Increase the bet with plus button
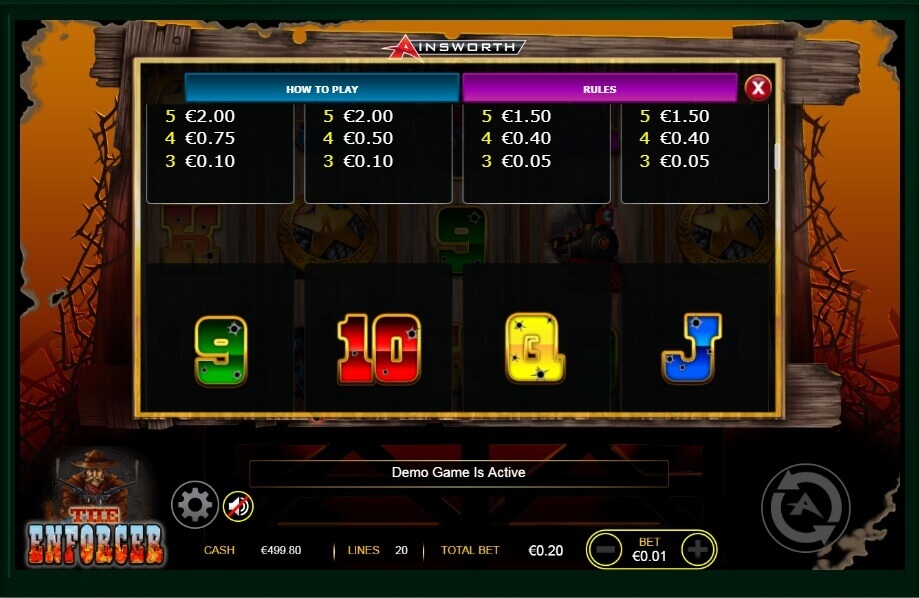919x598 pixels. 697,549
